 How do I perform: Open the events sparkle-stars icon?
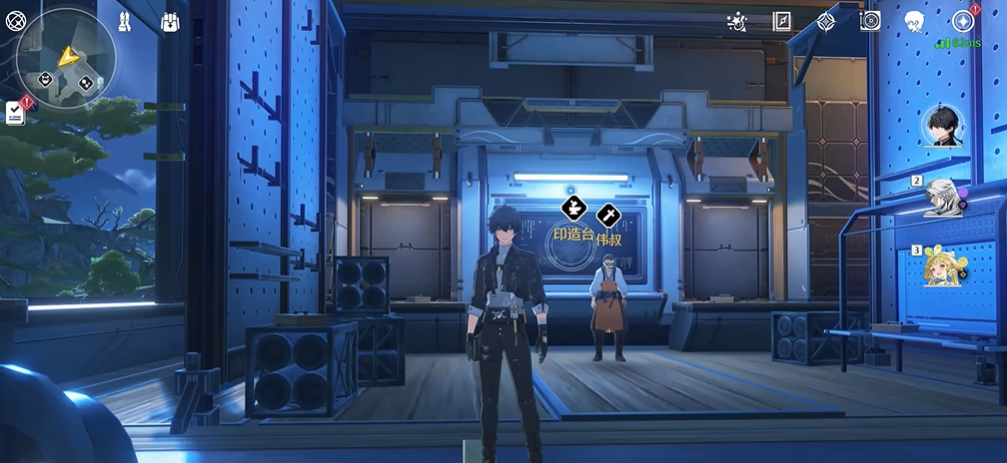[x=735, y=21]
